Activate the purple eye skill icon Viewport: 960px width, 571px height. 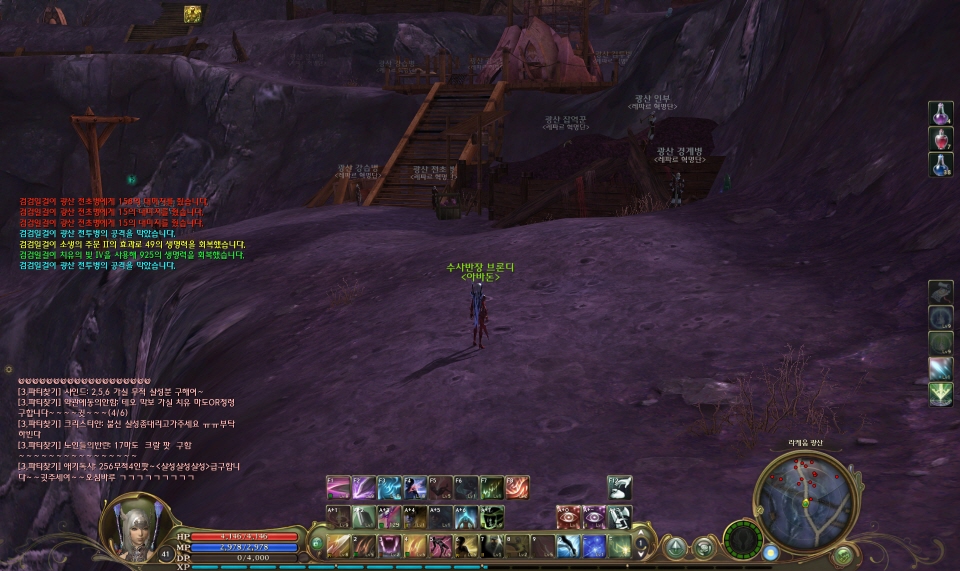point(594,517)
